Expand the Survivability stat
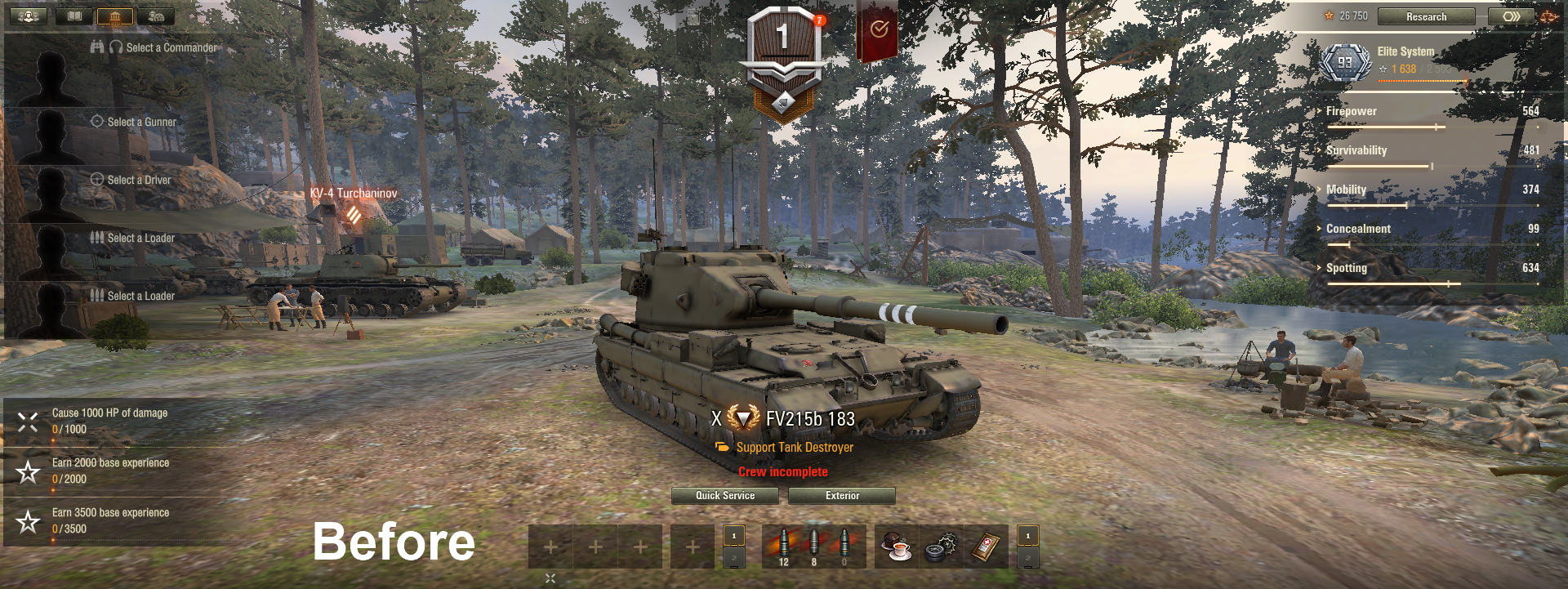The height and width of the screenshot is (589, 1568). [x=1356, y=150]
